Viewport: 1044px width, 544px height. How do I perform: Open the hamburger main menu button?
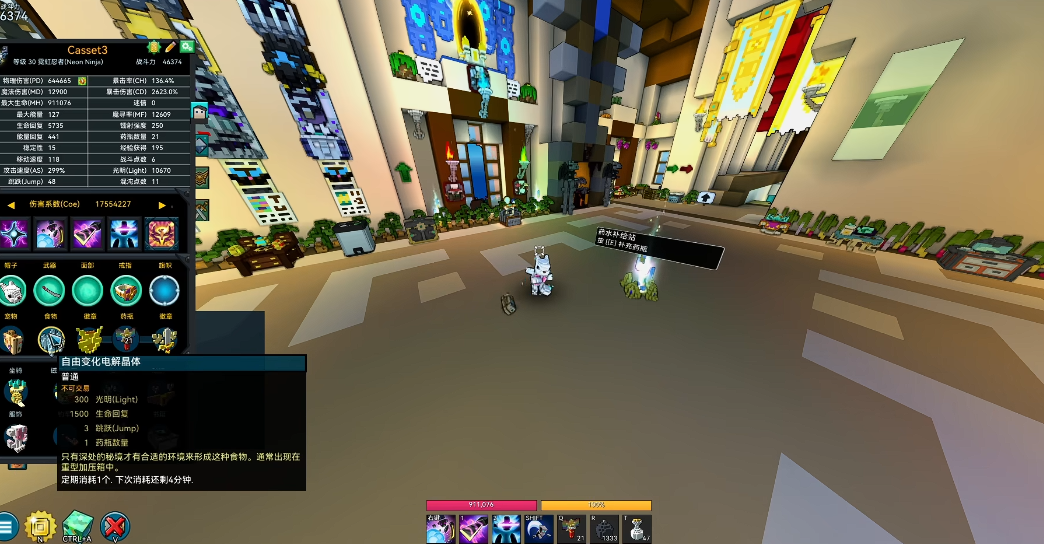click(x=8, y=526)
